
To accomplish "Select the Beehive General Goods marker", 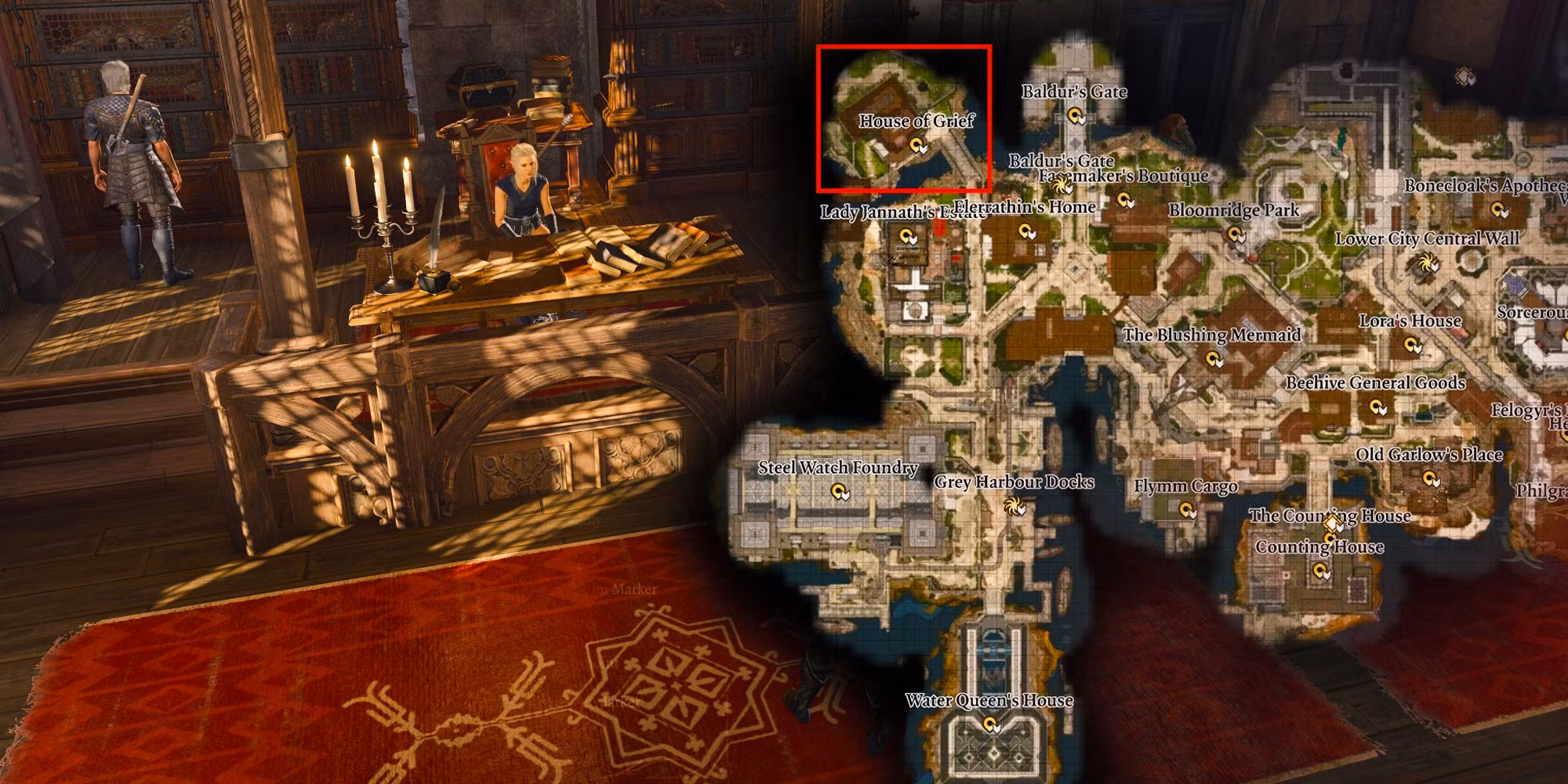I will click(1377, 407).
